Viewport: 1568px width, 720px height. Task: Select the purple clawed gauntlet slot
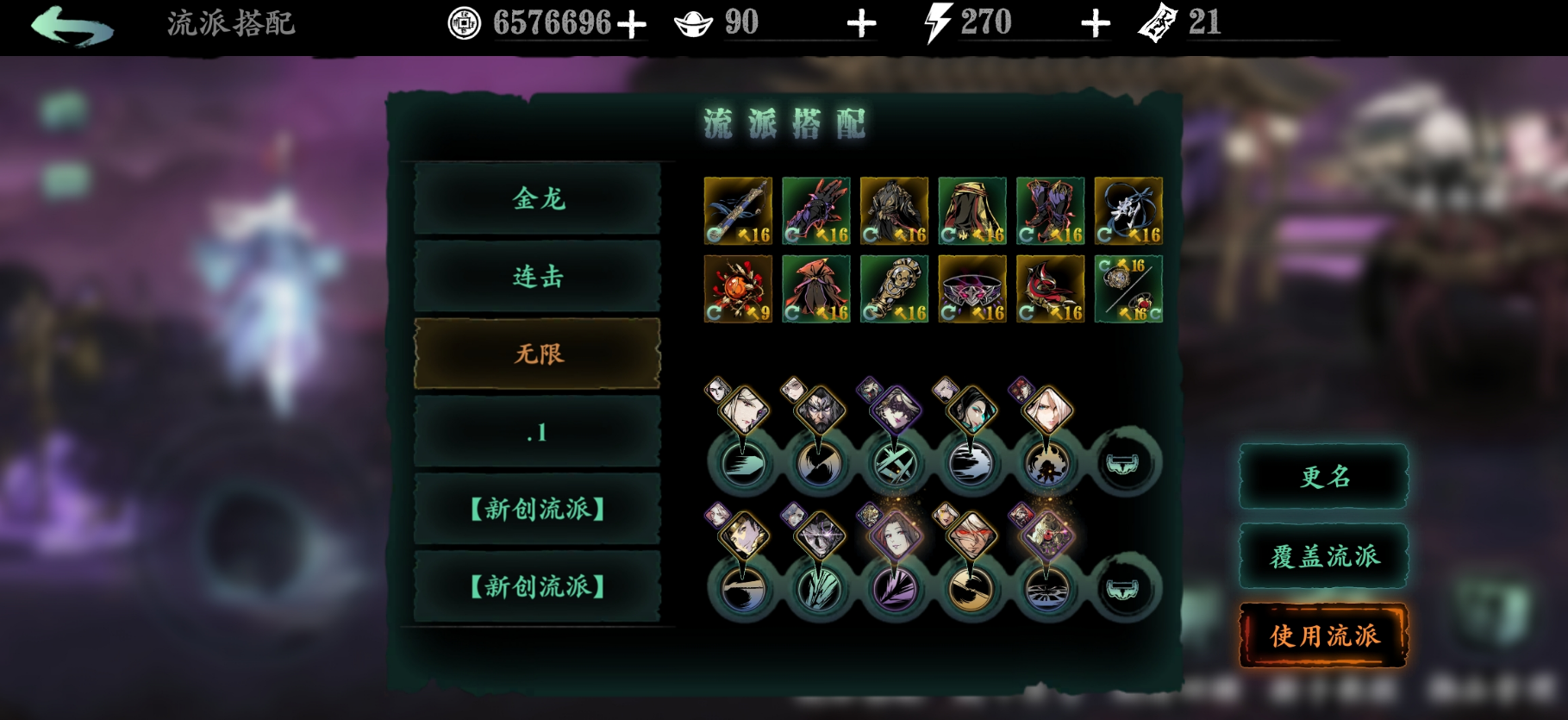[816, 211]
